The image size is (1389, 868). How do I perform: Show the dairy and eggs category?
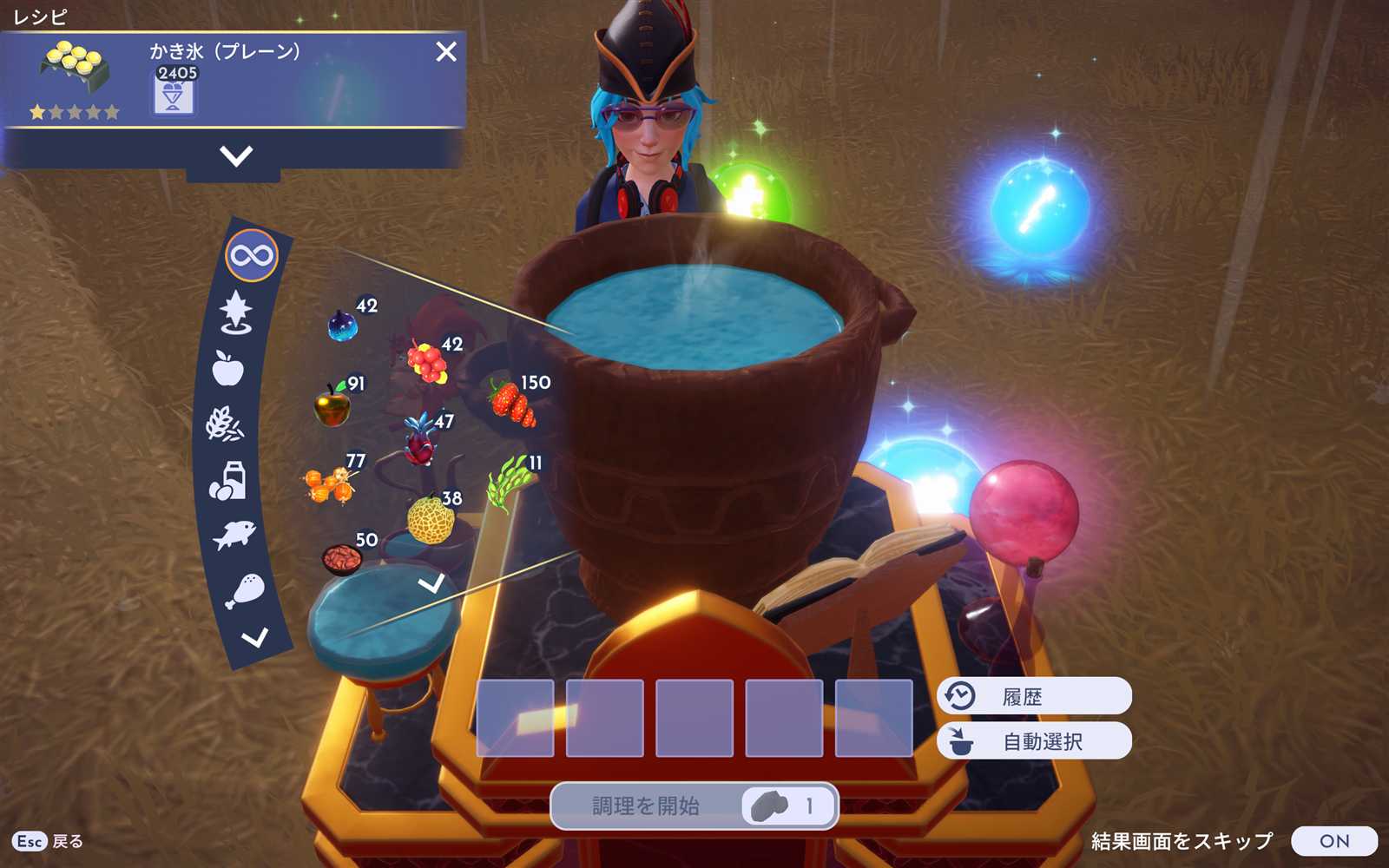pos(228,480)
